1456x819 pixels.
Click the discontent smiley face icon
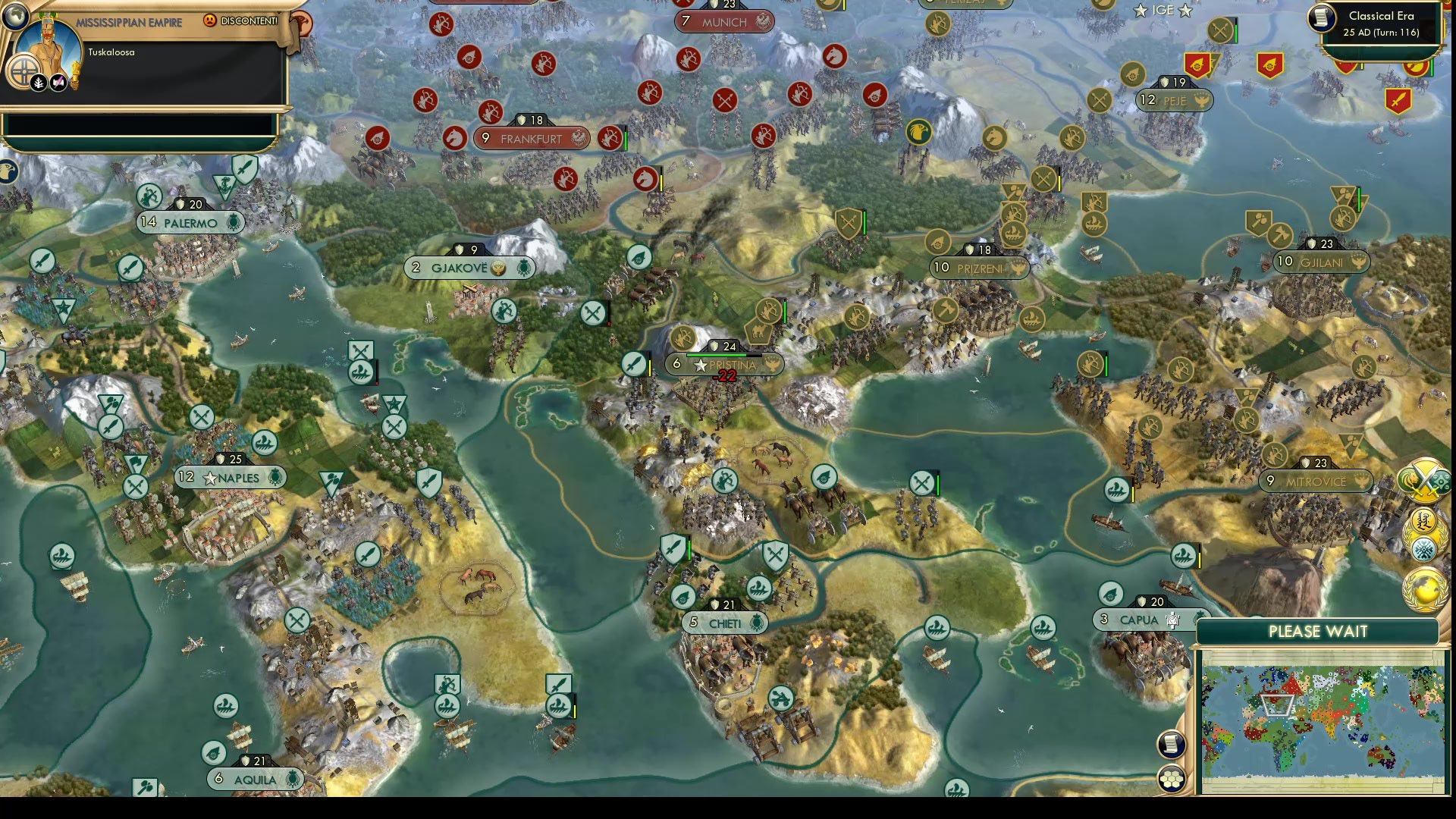[x=209, y=20]
